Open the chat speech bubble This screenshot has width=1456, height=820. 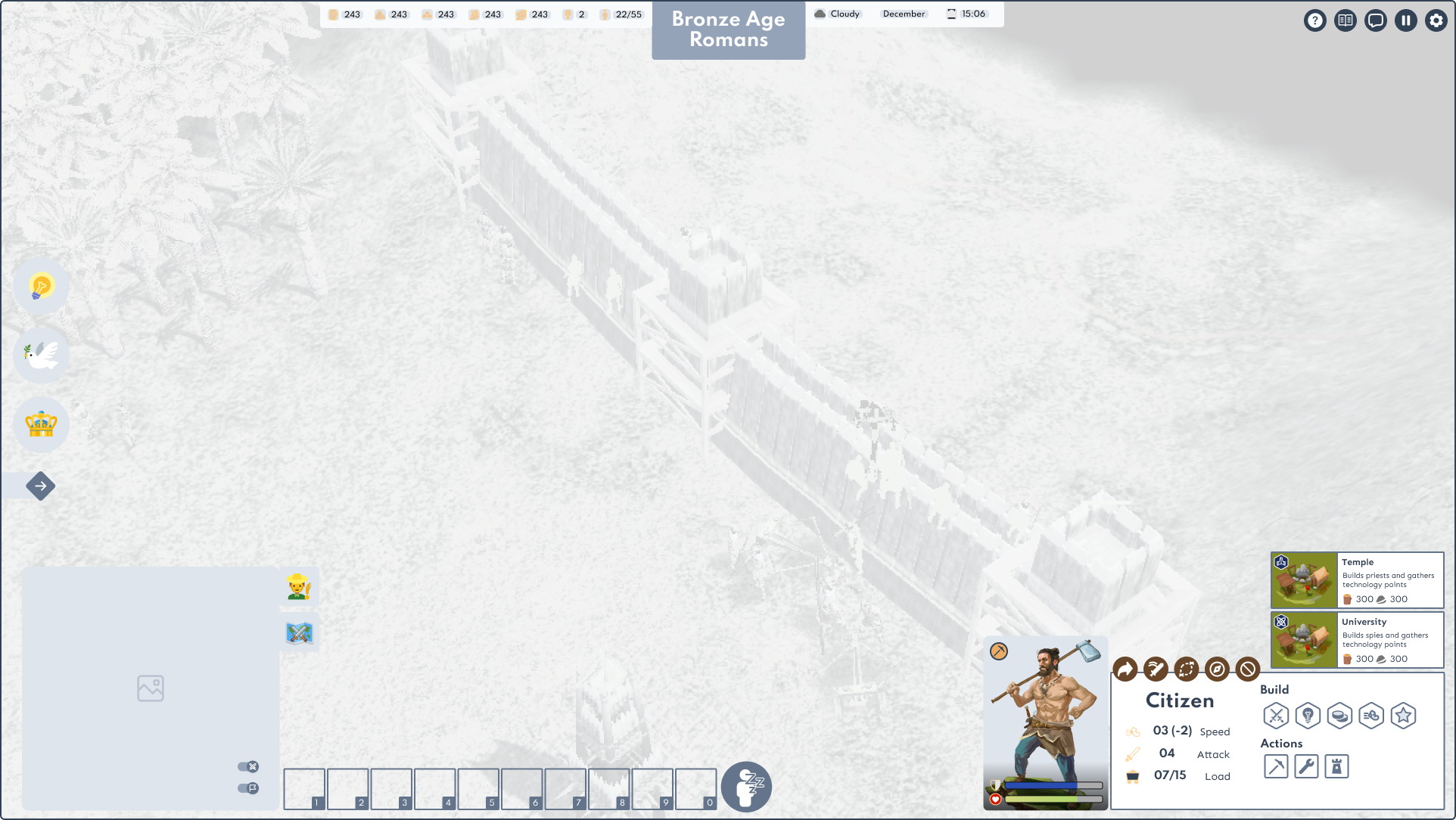1376,20
